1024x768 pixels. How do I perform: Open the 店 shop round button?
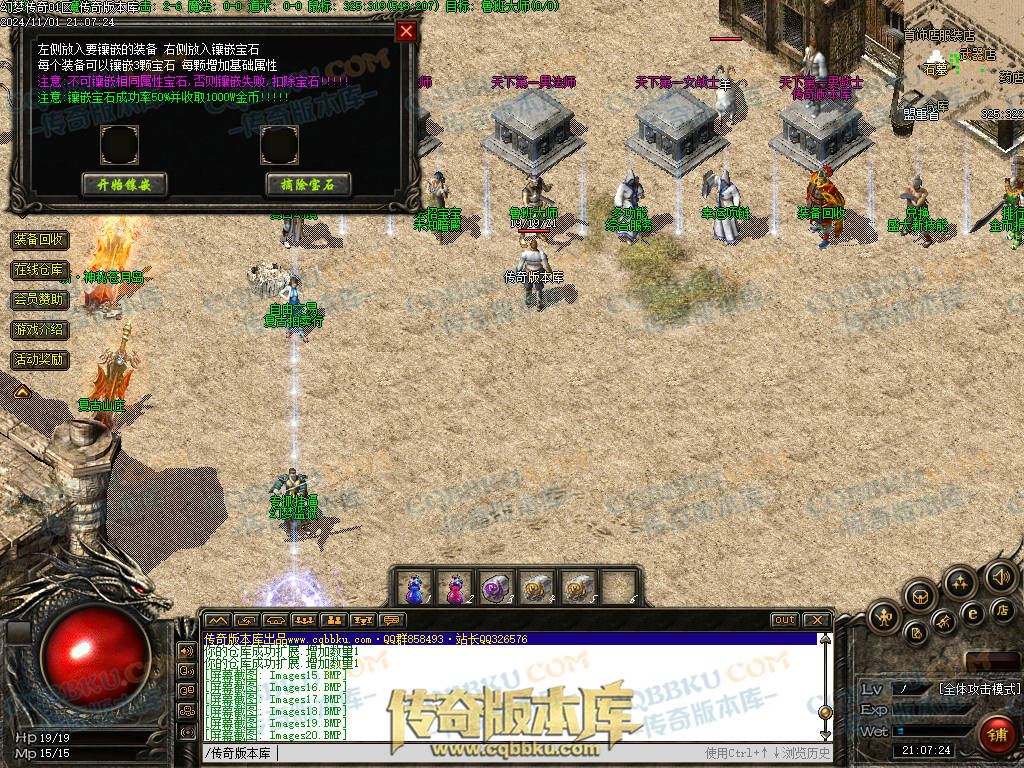point(1003,609)
